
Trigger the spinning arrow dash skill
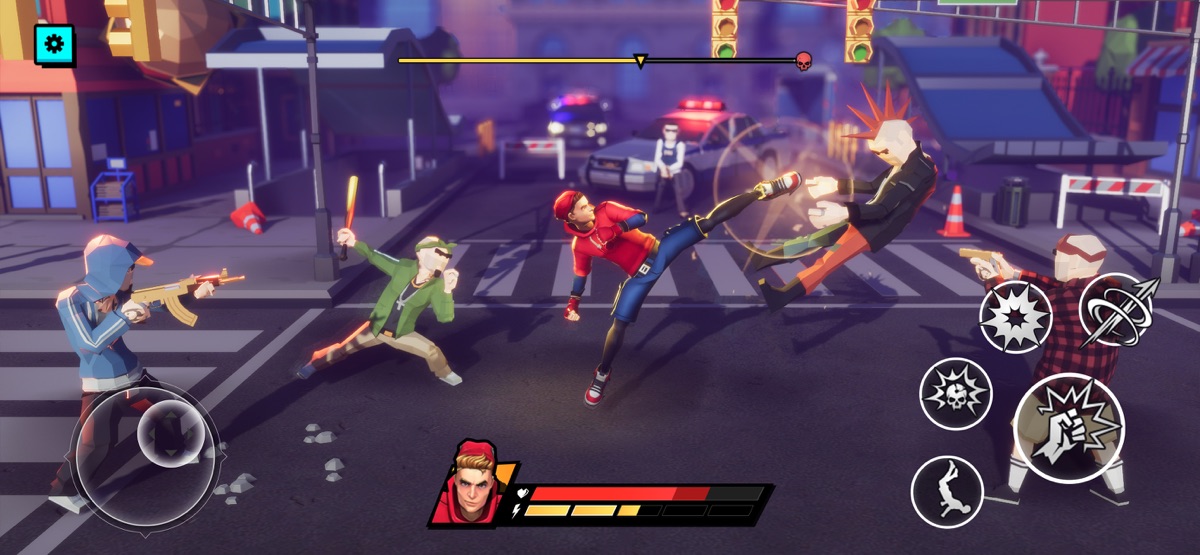(1117, 309)
